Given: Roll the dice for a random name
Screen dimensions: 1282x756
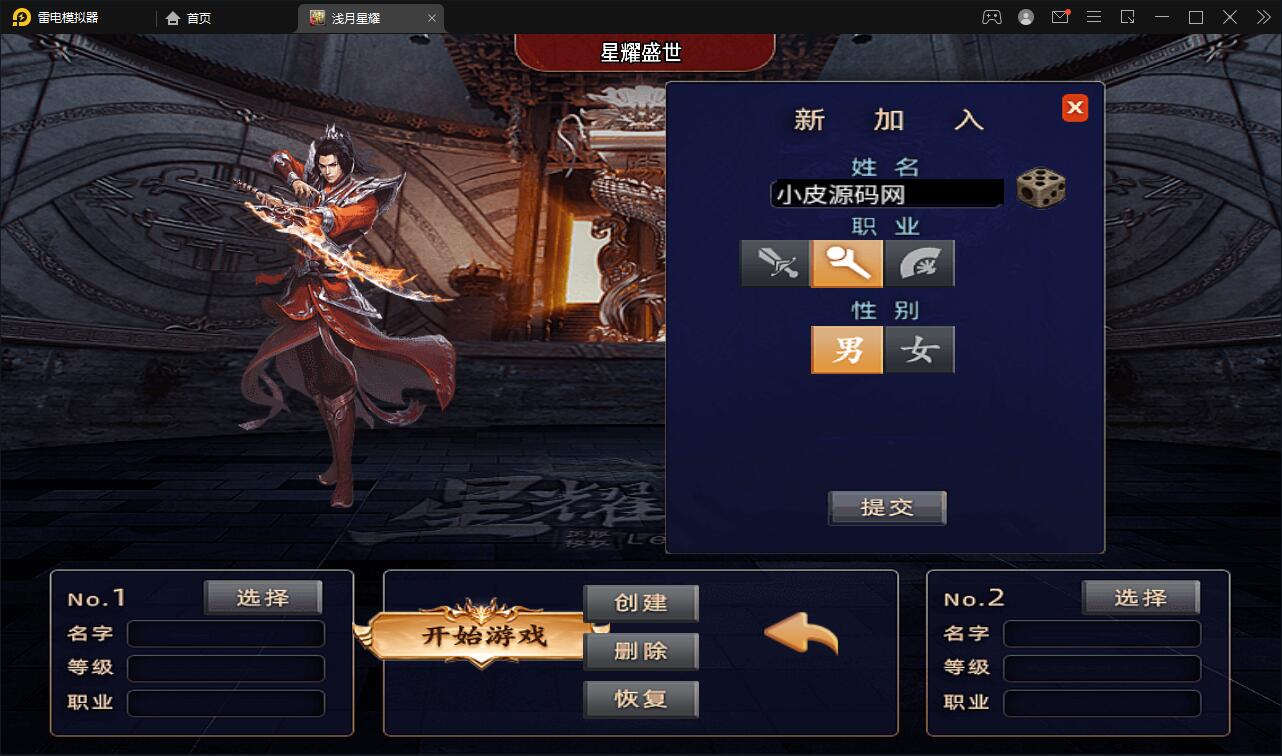Looking at the screenshot, I should click(x=1040, y=188).
